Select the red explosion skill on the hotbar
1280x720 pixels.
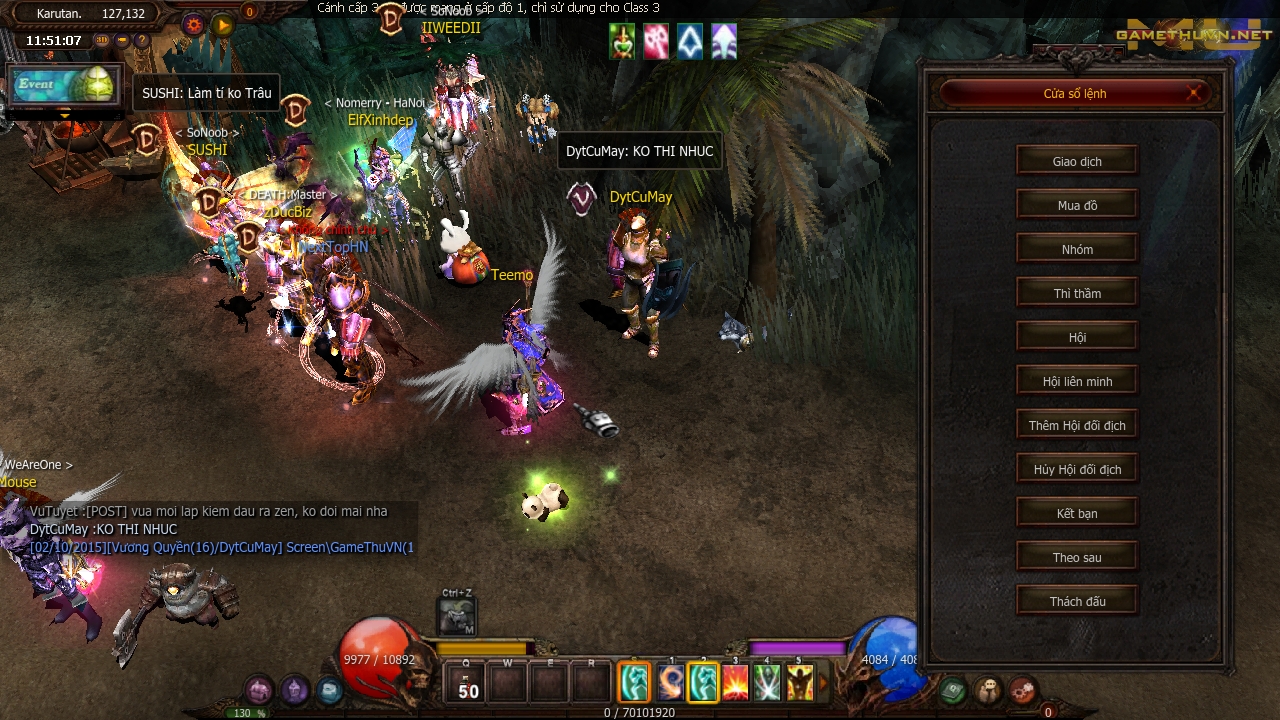tap(735, 682)
